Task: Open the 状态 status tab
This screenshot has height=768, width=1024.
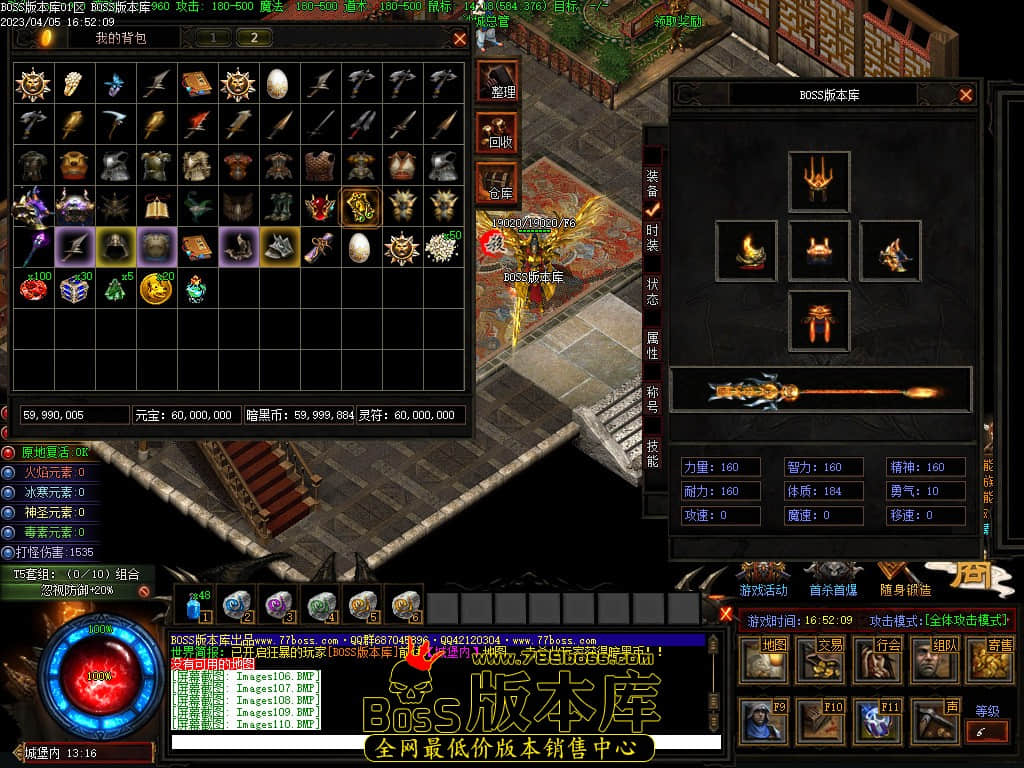Action: 652,292
